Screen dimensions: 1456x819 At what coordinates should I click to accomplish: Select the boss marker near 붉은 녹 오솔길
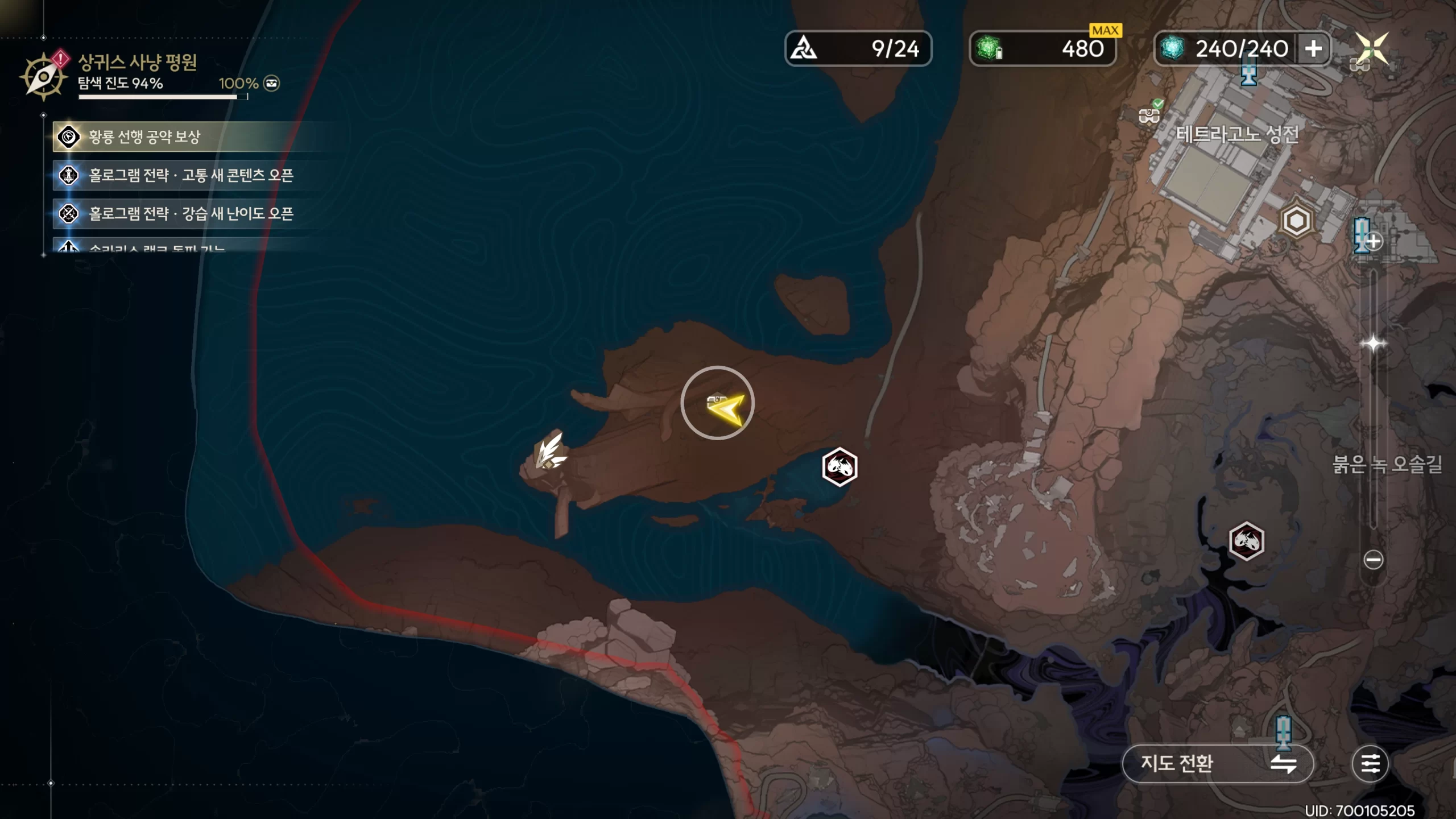tap(1246, 541)
